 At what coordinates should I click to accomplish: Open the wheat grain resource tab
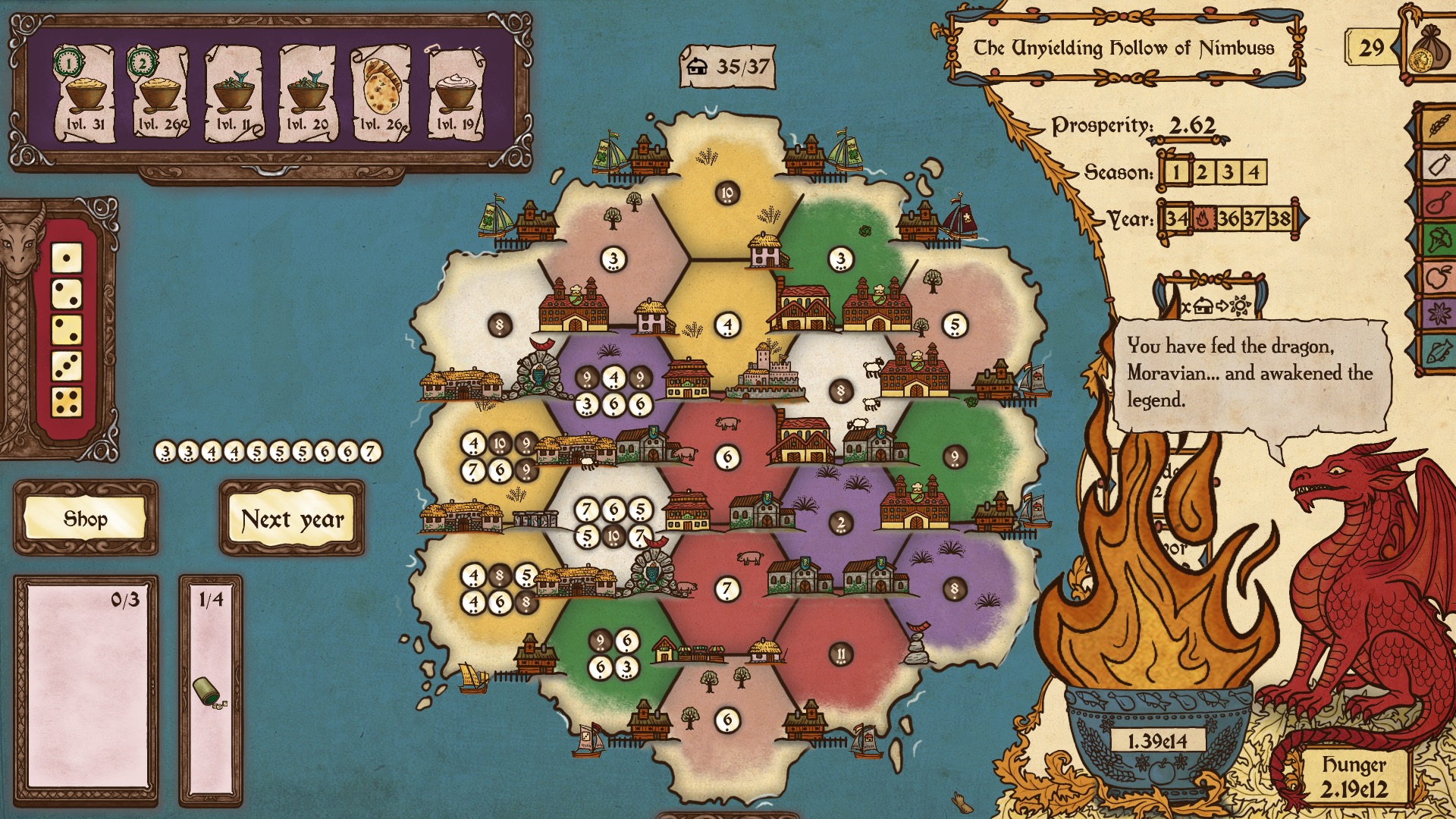coord(1438,125)
